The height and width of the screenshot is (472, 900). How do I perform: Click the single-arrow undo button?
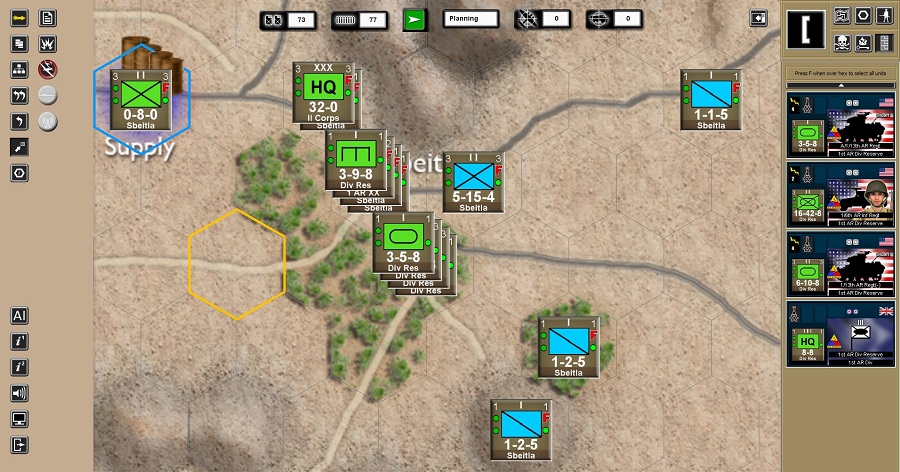[19, 122]
